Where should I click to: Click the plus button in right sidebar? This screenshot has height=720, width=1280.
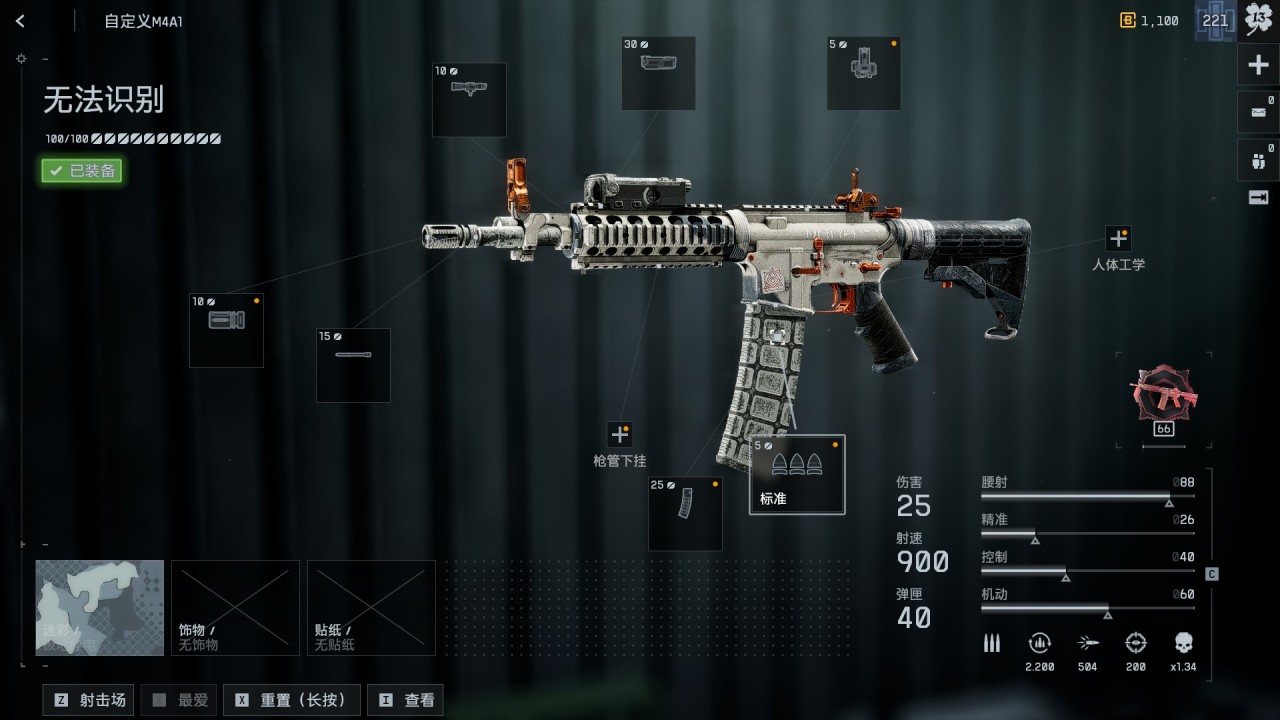pos(1258,66)
